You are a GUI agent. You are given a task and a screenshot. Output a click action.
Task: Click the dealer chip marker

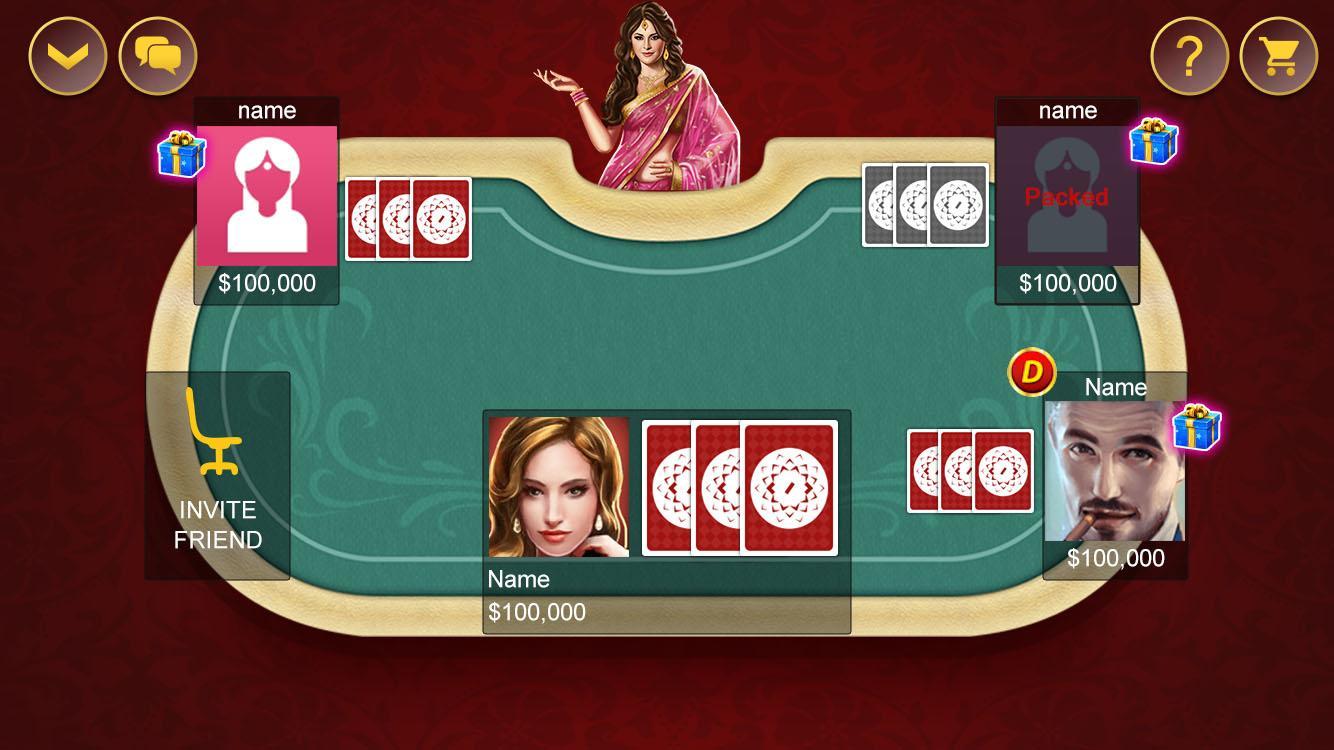(1032, 371)
